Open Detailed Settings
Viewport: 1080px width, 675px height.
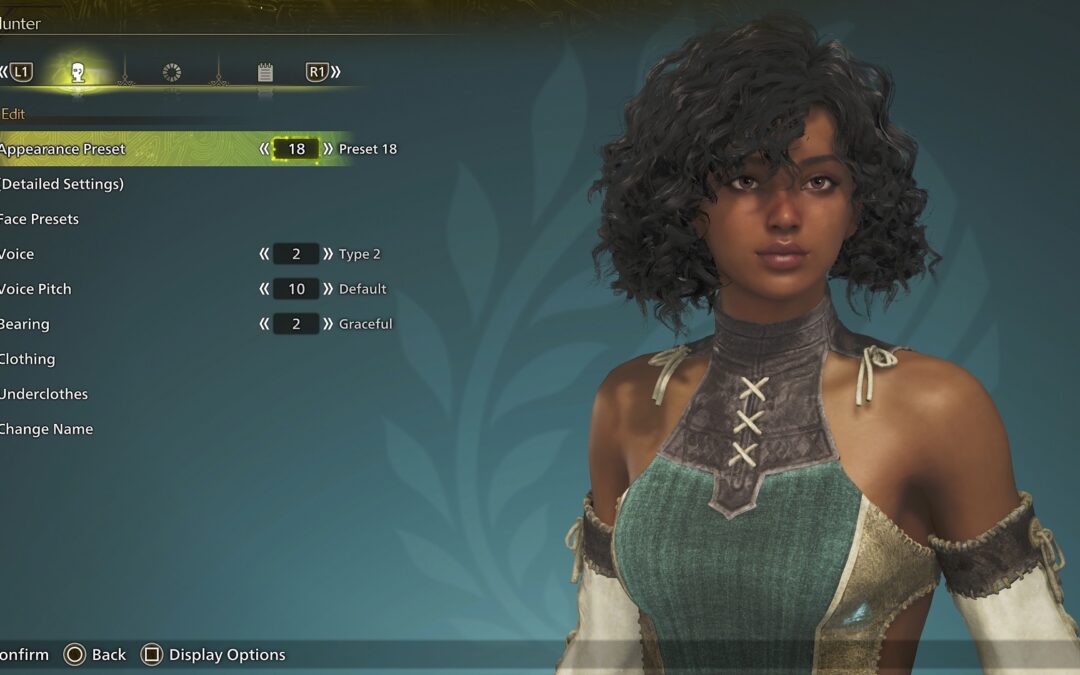pos(62,184)
